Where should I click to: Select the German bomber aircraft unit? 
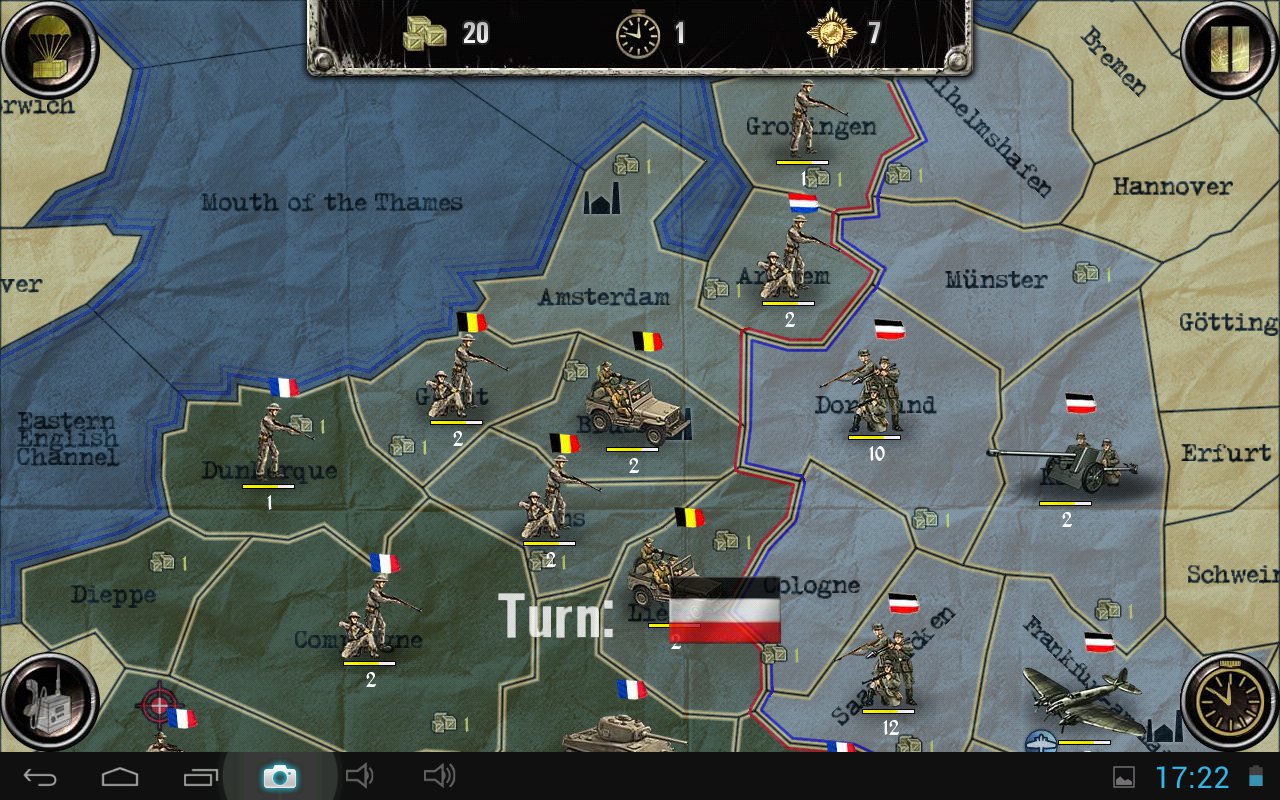pyautogui.click(x=1082, y=700)
